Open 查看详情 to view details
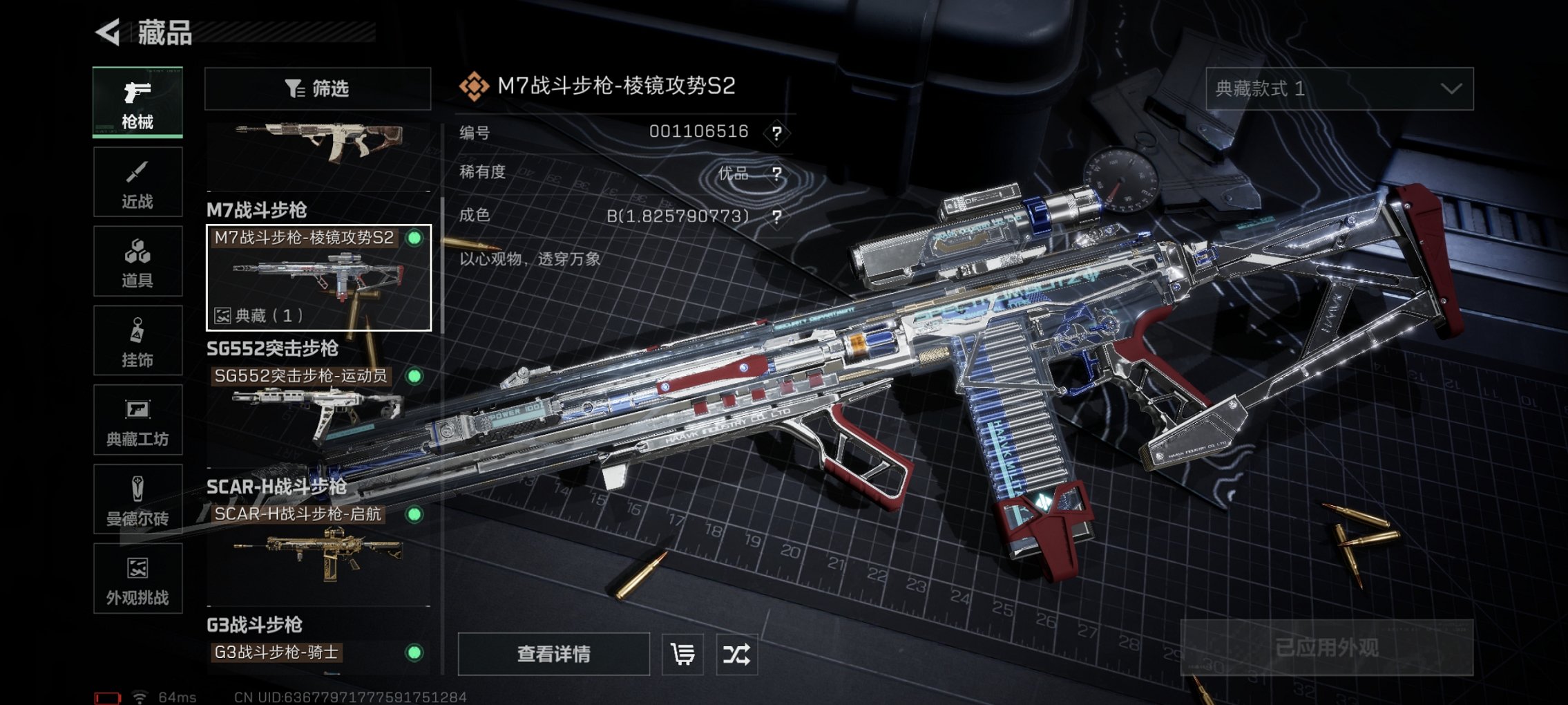The height and width of the screenshot is (705, 1568). [553, 654]
